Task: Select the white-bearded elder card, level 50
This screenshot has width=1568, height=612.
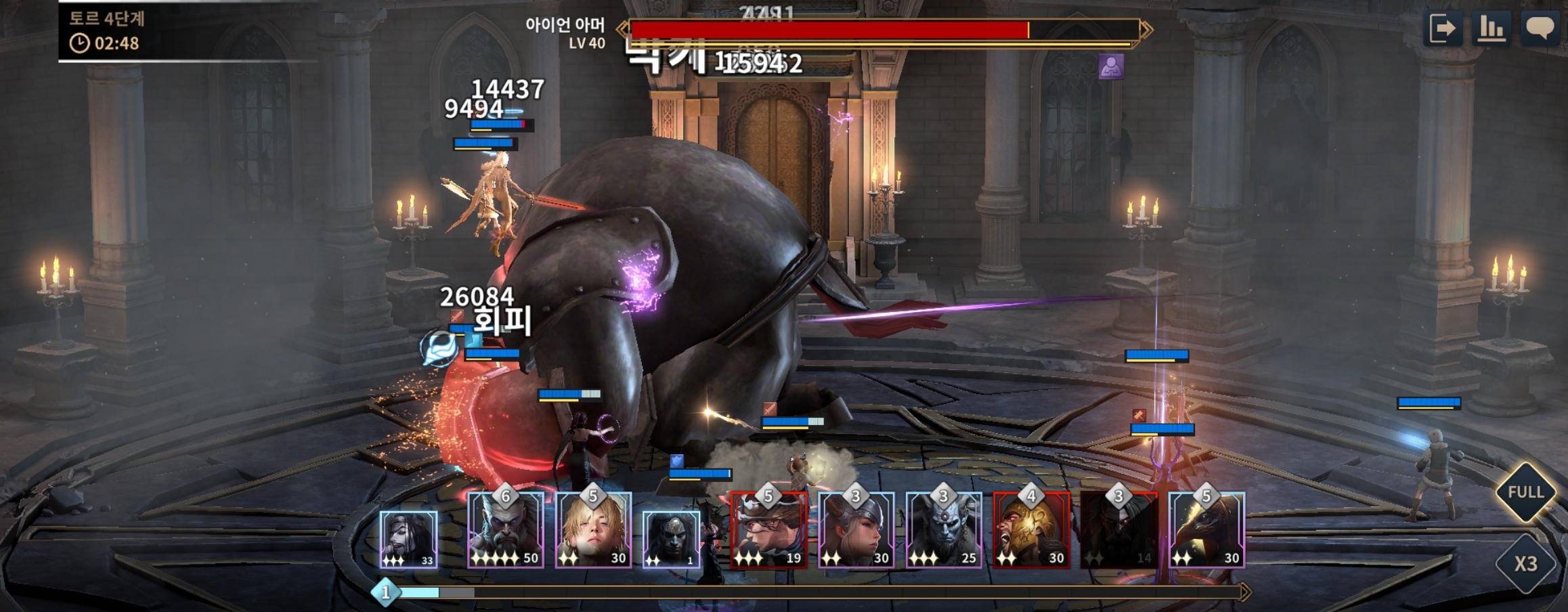Action: point(506,530)
